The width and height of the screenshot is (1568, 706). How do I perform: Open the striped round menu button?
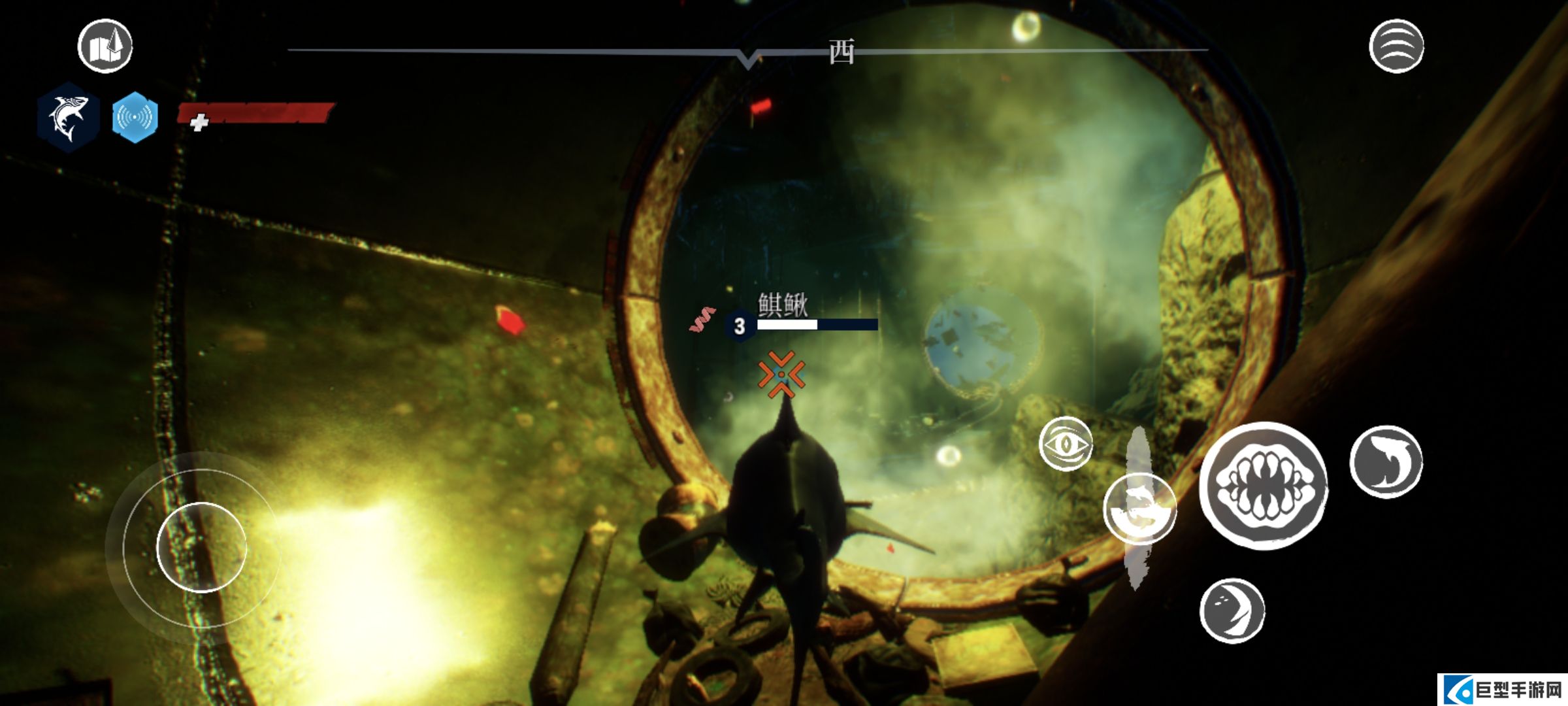tap(1396, 46)
